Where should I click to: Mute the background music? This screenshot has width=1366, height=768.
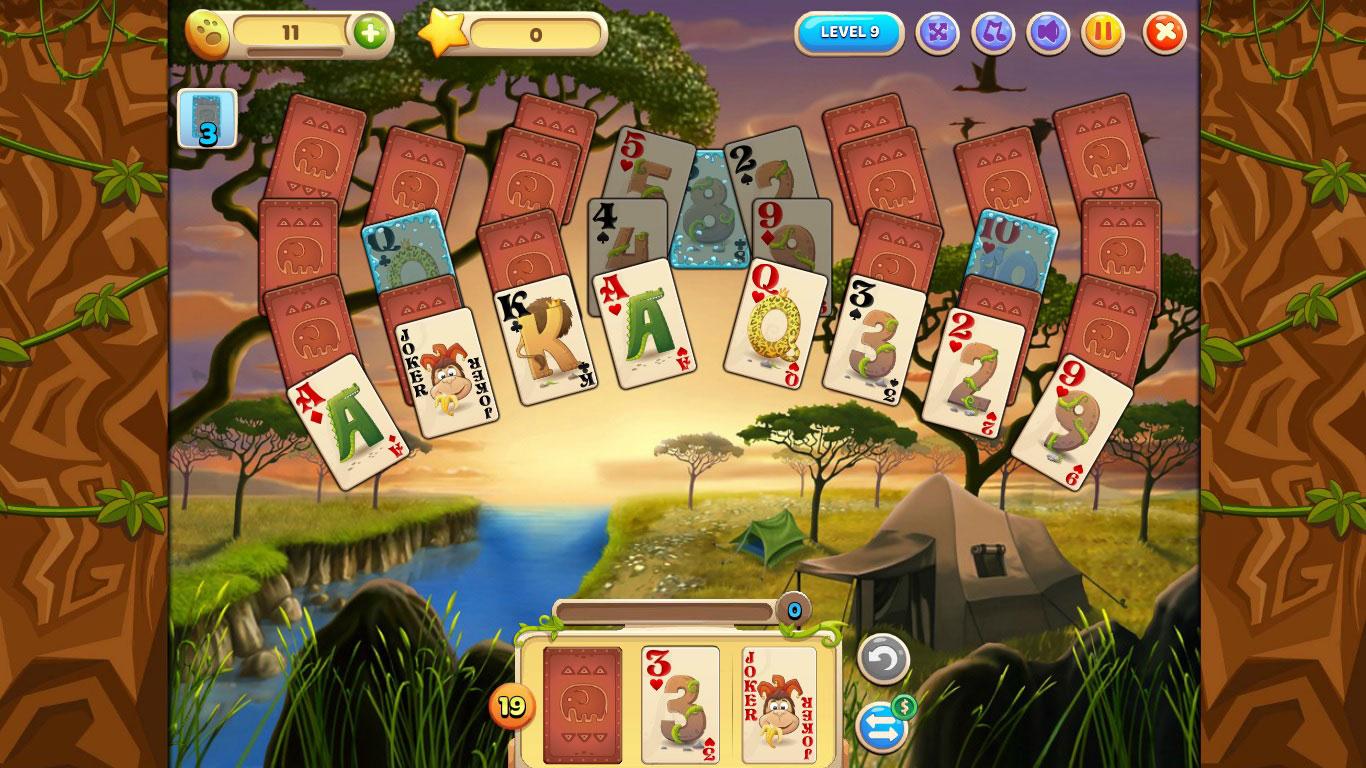992,33
